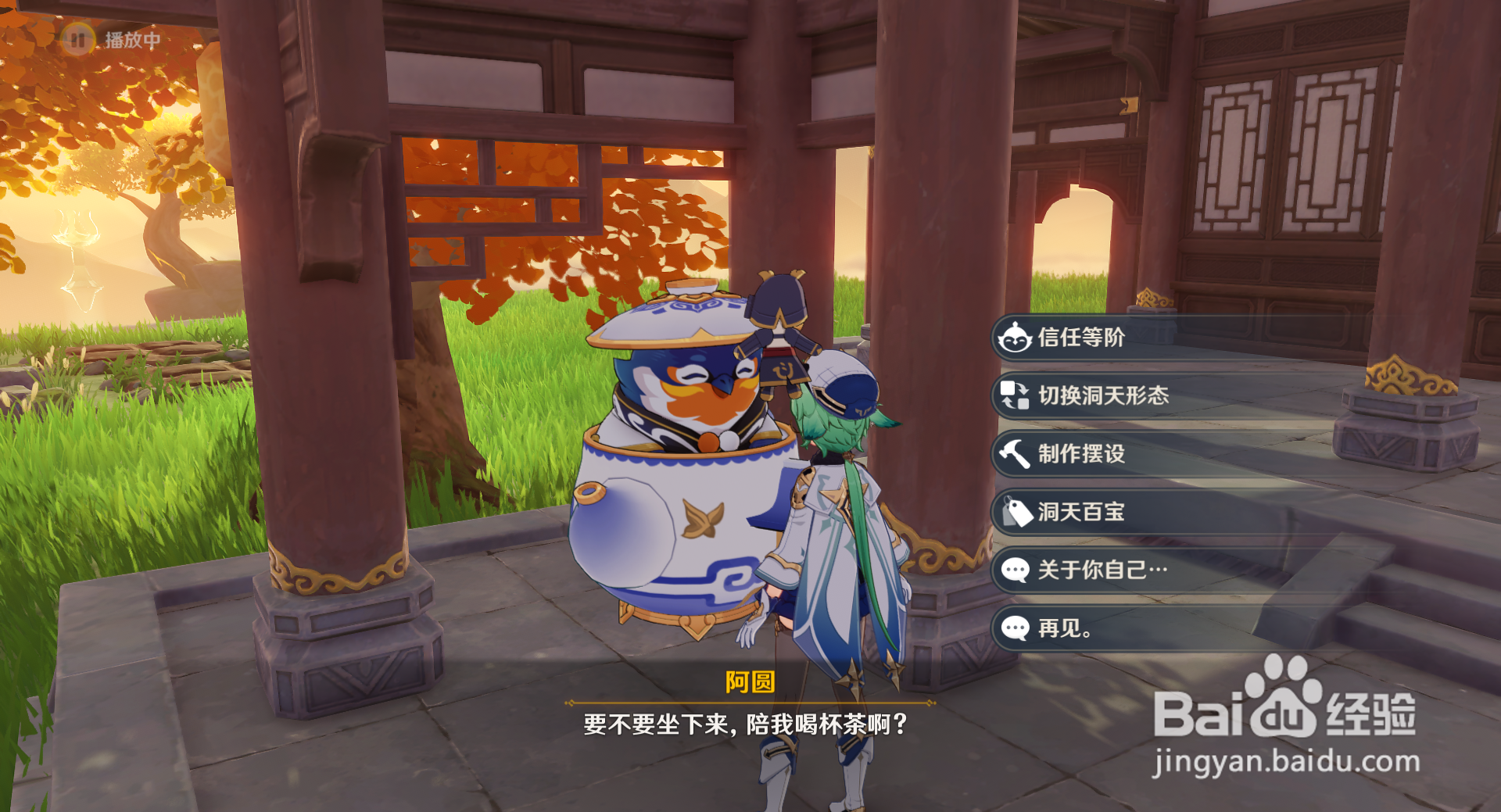Click the NPC name label 阿圆
The width and height of the screenshot is (1501, 812).
coord(749,684)
